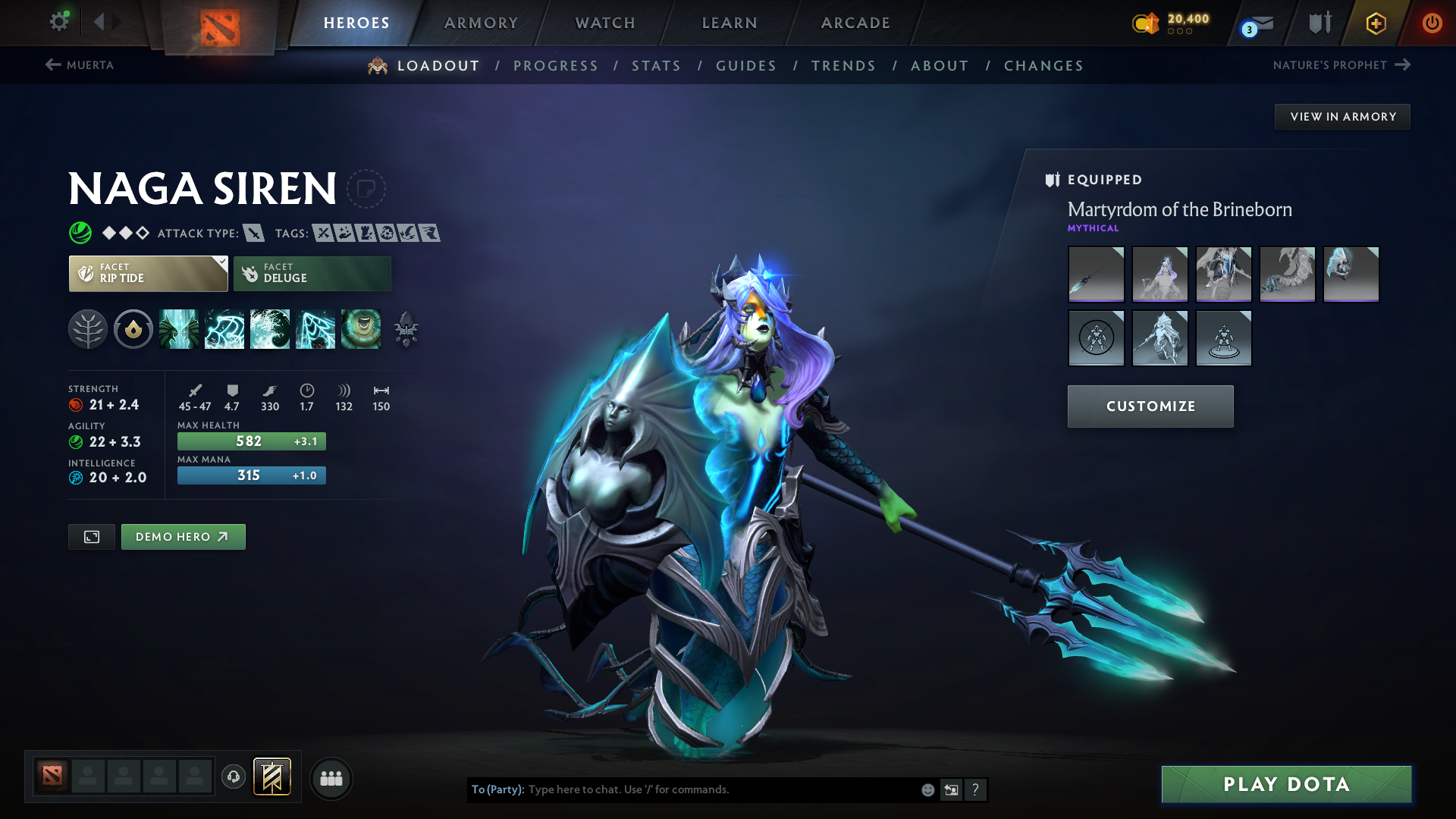
Task: Show the hero Stats section
Action: pyautogui.click(x=656, y=66)
